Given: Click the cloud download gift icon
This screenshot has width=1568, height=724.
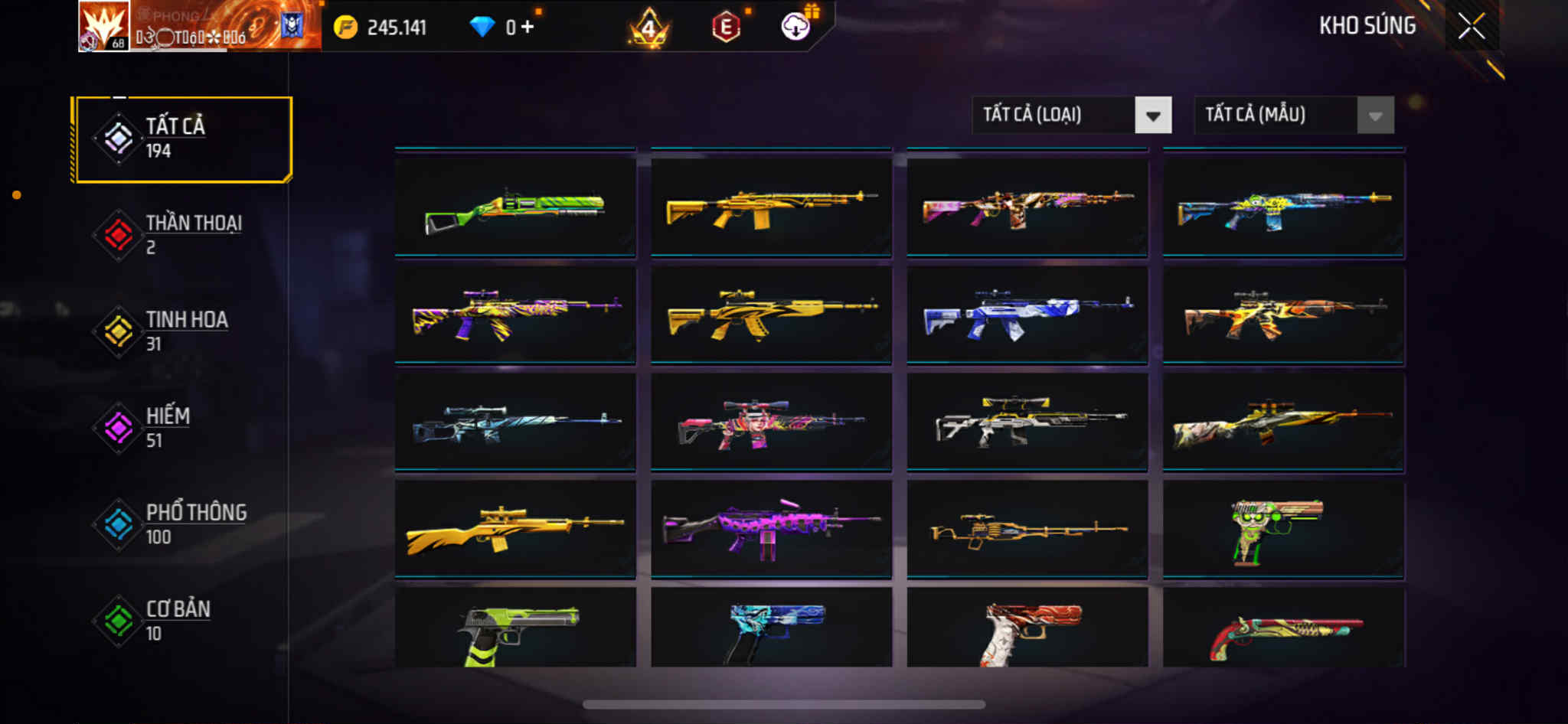Looking at the screenshot, I should (796, 28).
